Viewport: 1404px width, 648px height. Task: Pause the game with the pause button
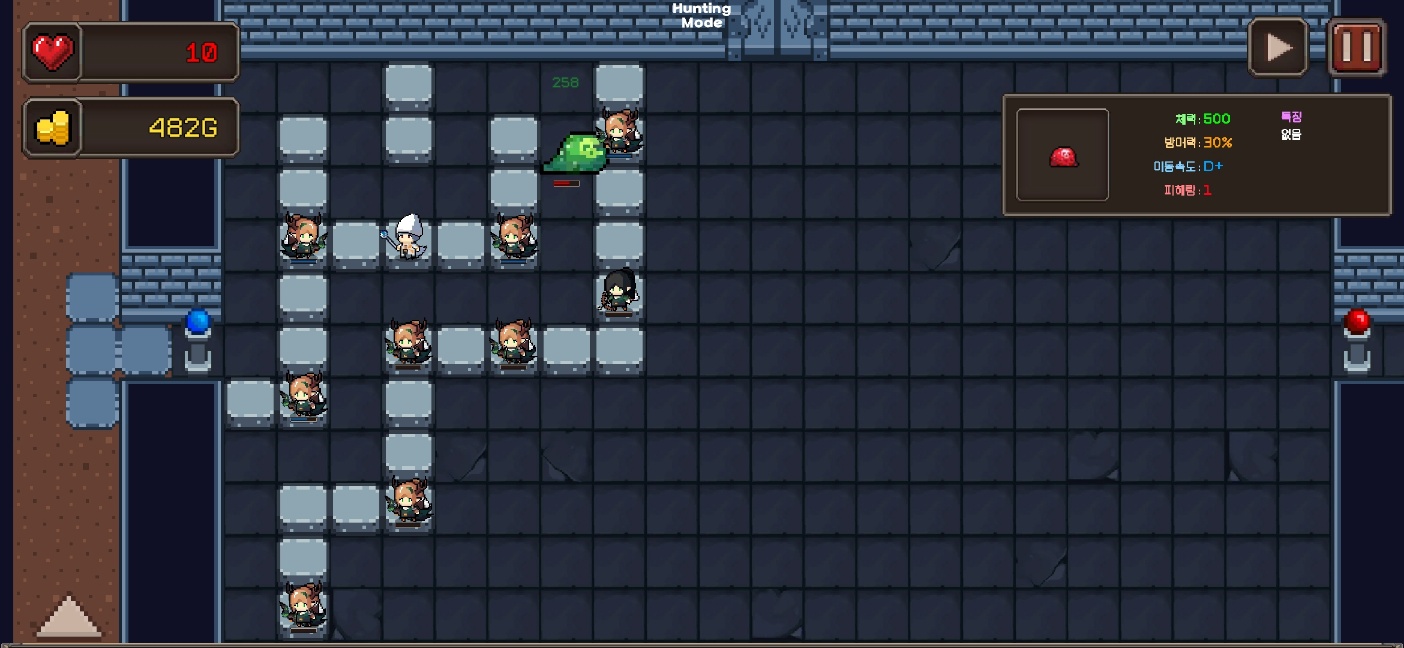(1356, 47)
